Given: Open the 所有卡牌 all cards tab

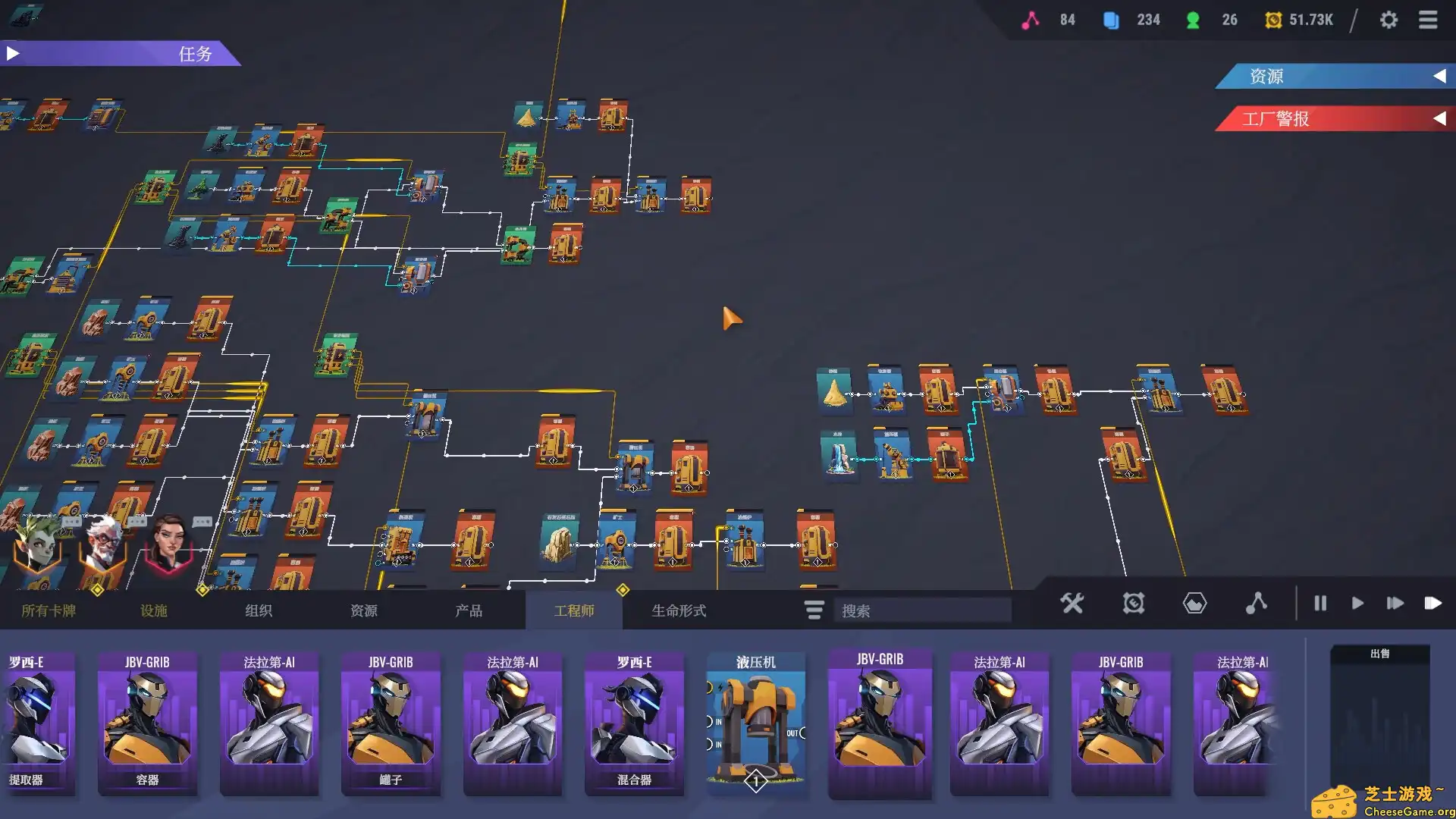Looking at the screenshot, I should coord(47,610).
